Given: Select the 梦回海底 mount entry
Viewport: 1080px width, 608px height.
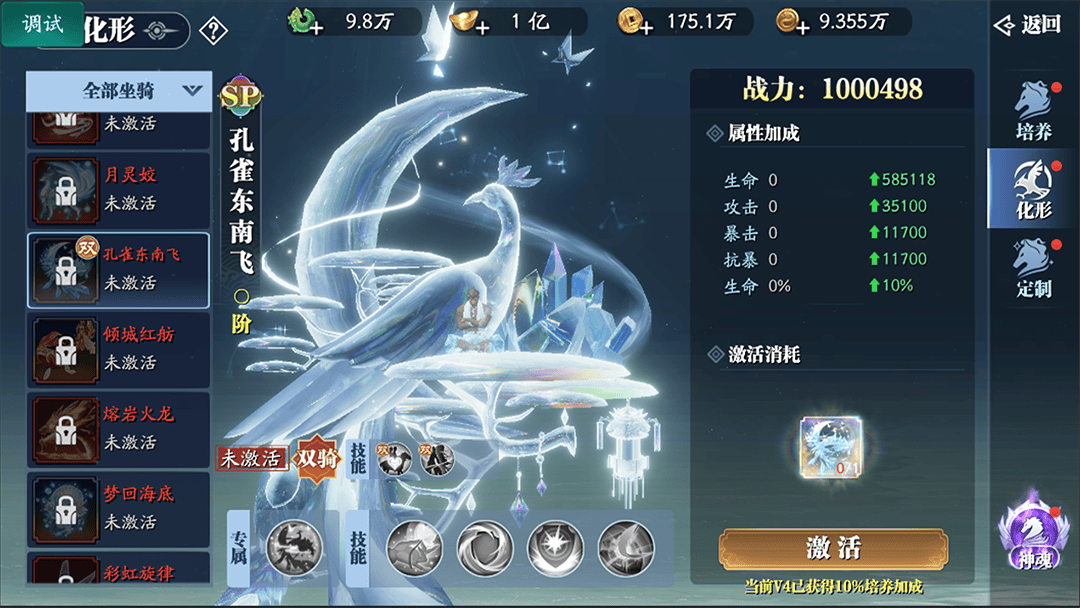Looking at the screenshot, I should point(119,508).
